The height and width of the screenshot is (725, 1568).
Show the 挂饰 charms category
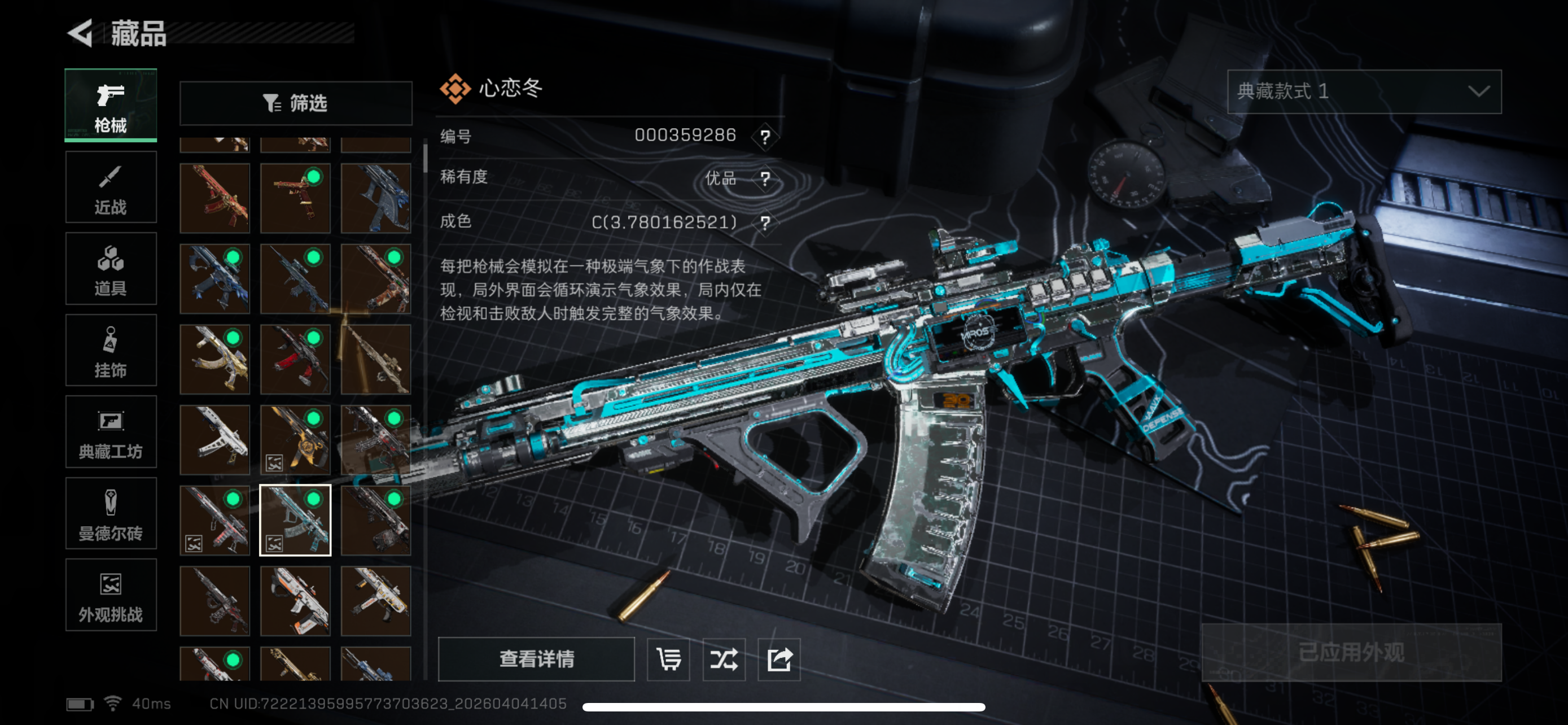pos(111,351)
